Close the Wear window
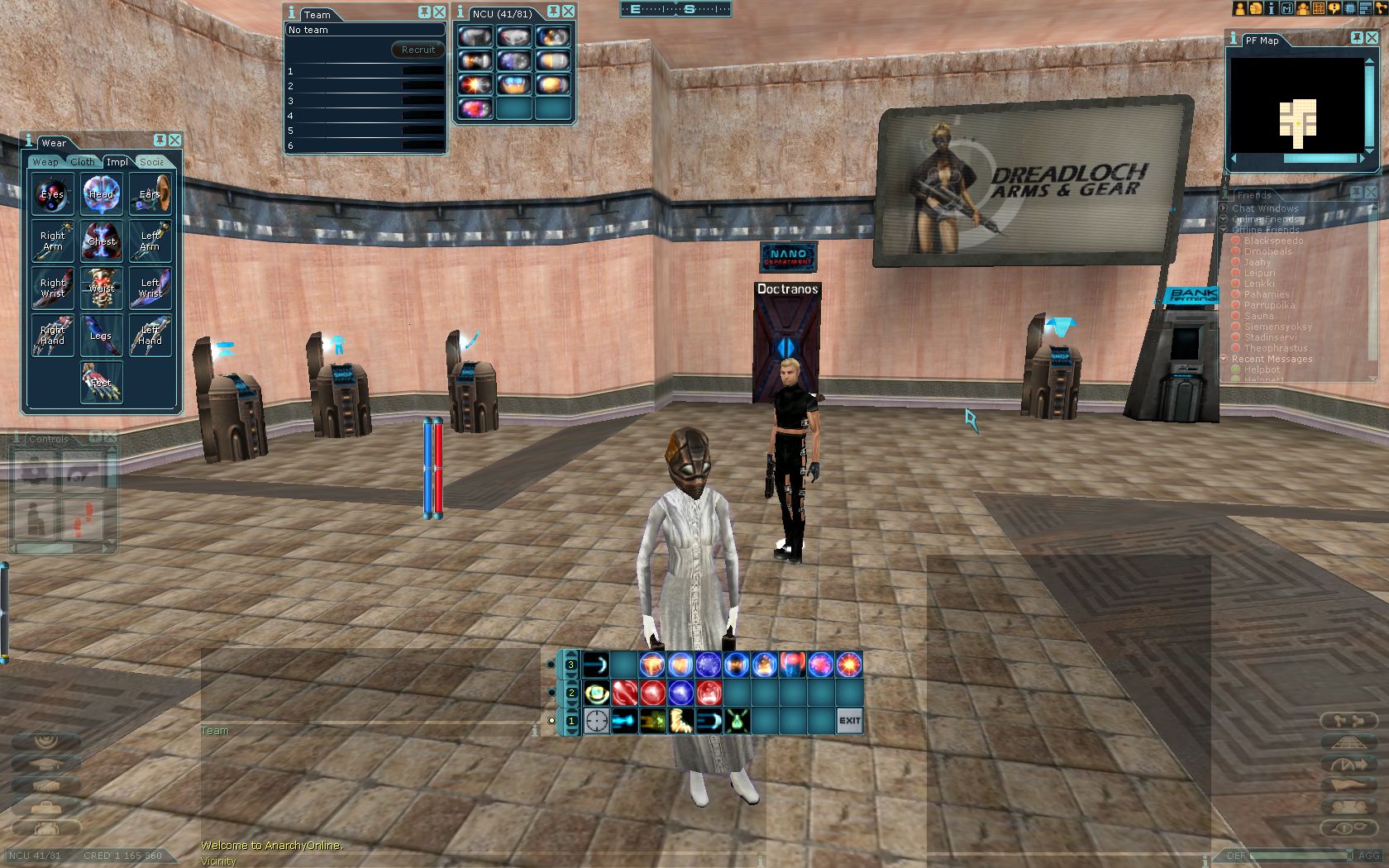The height and width of the screenshot is (868, 1389). tap(174, 141)
